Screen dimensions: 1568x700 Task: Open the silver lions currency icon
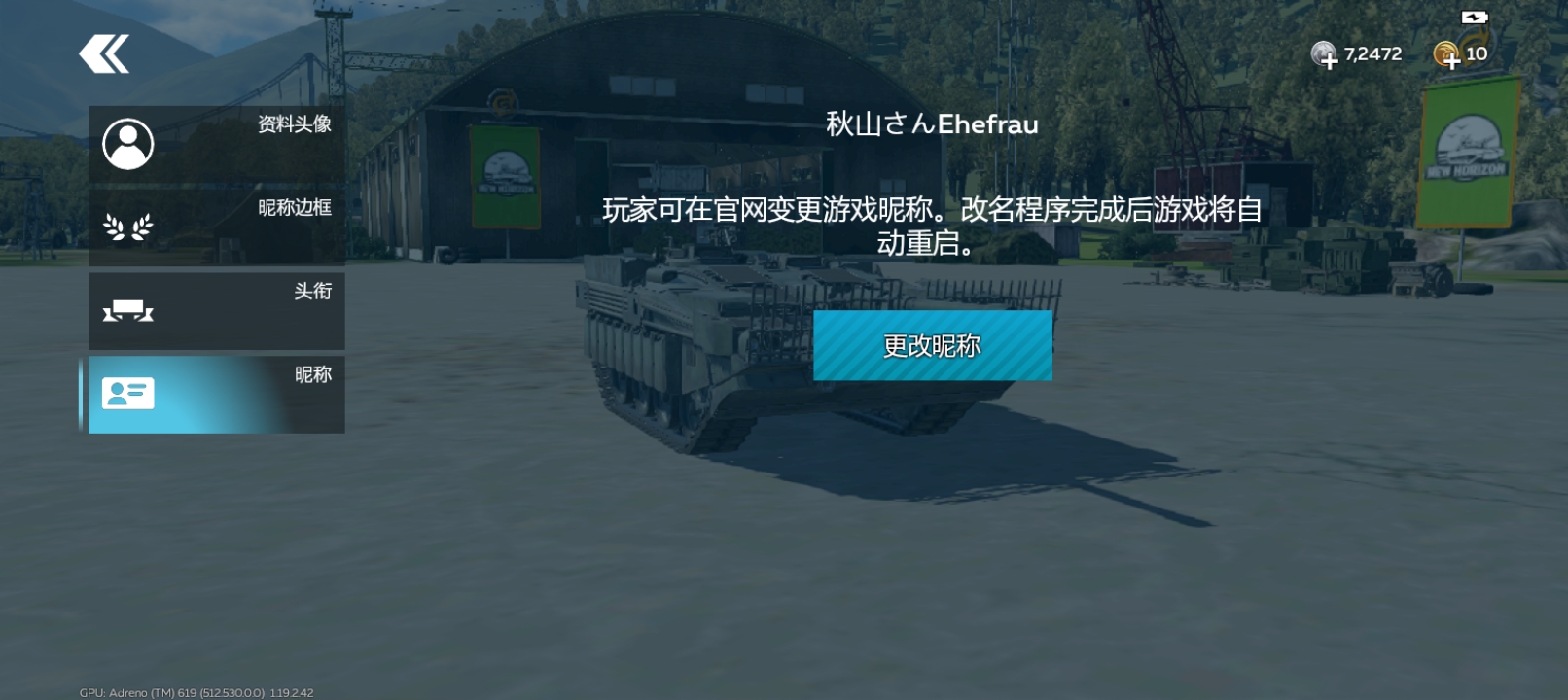coord(1325,53)
